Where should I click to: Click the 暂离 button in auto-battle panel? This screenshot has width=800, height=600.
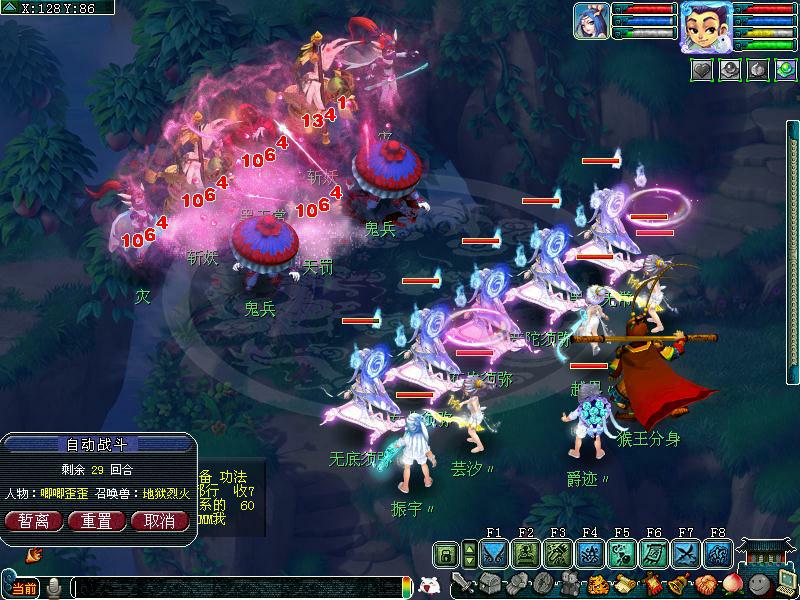pos(35,520)
